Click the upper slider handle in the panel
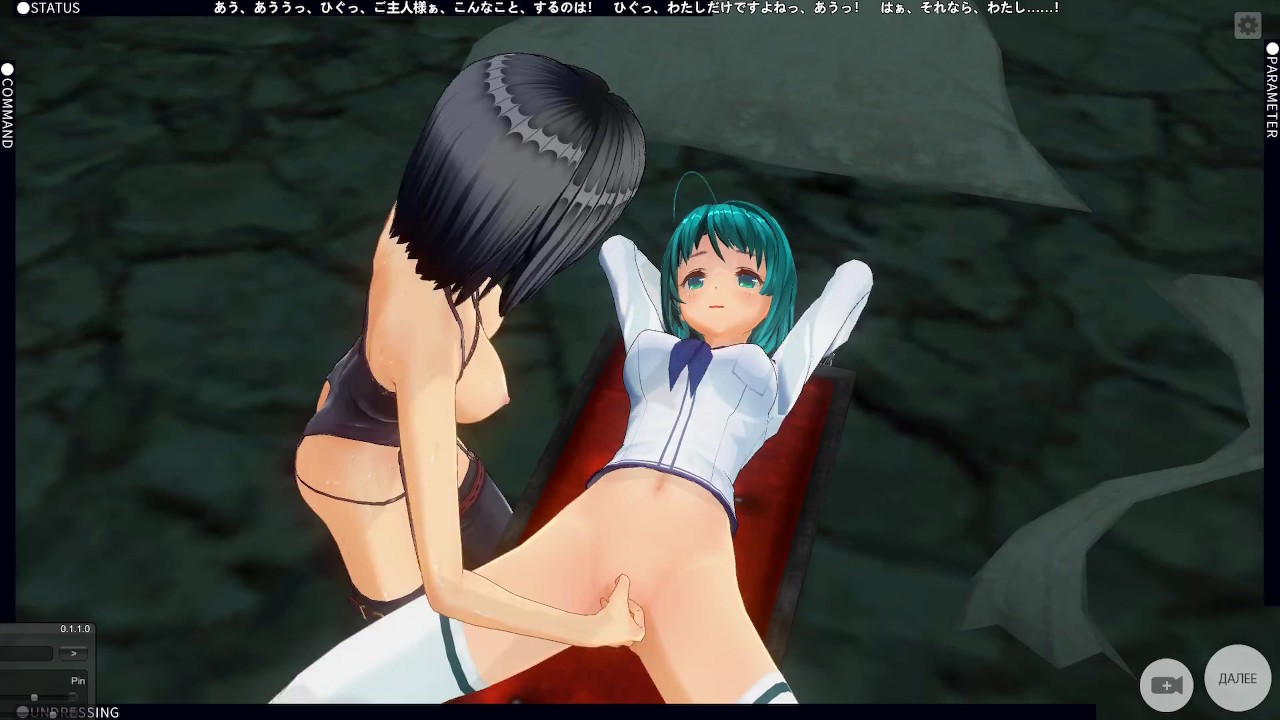Viewport: 1280px width, 720px height. click(34, 696)
